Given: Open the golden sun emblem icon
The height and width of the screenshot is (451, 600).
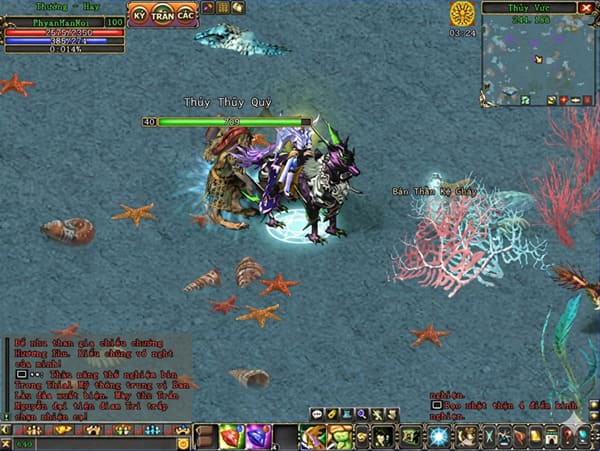Looking at the screenshot, I should pos(463,14).
